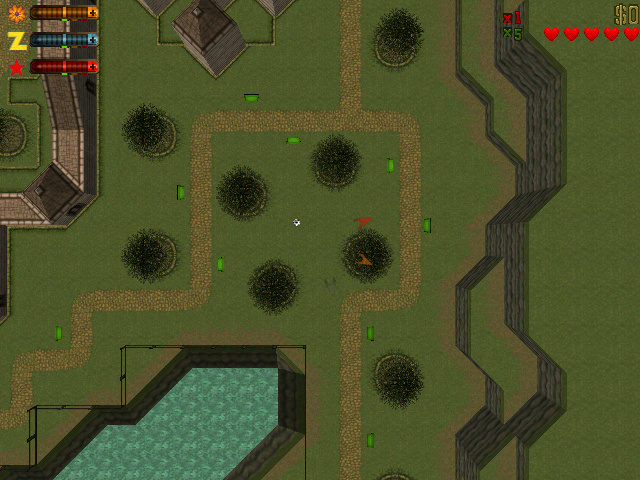The height and width of the screenshot is (480, 640).
Task: Choose the red star Russian gang icon
Action: coord(16,67)
